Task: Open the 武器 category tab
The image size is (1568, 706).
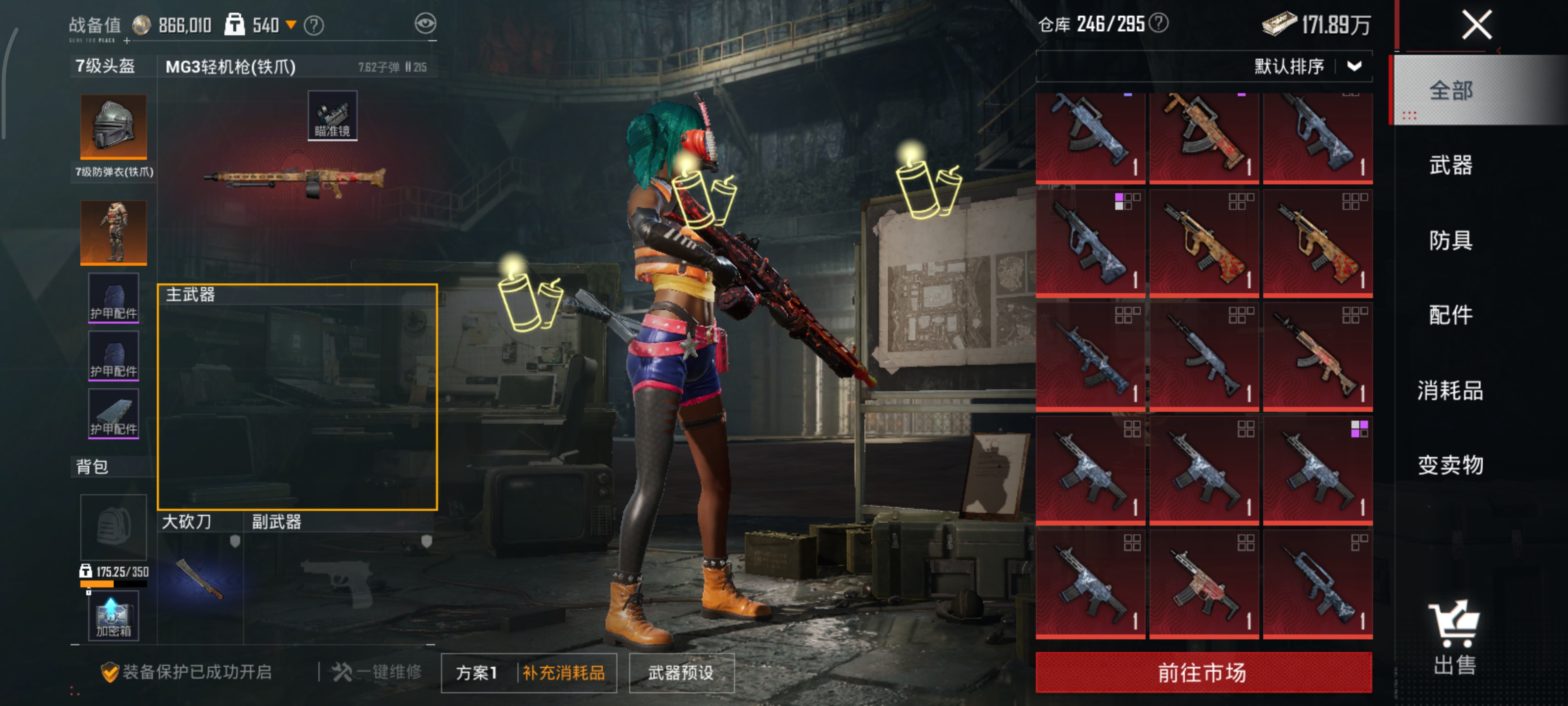Action: click(1450, 166)
